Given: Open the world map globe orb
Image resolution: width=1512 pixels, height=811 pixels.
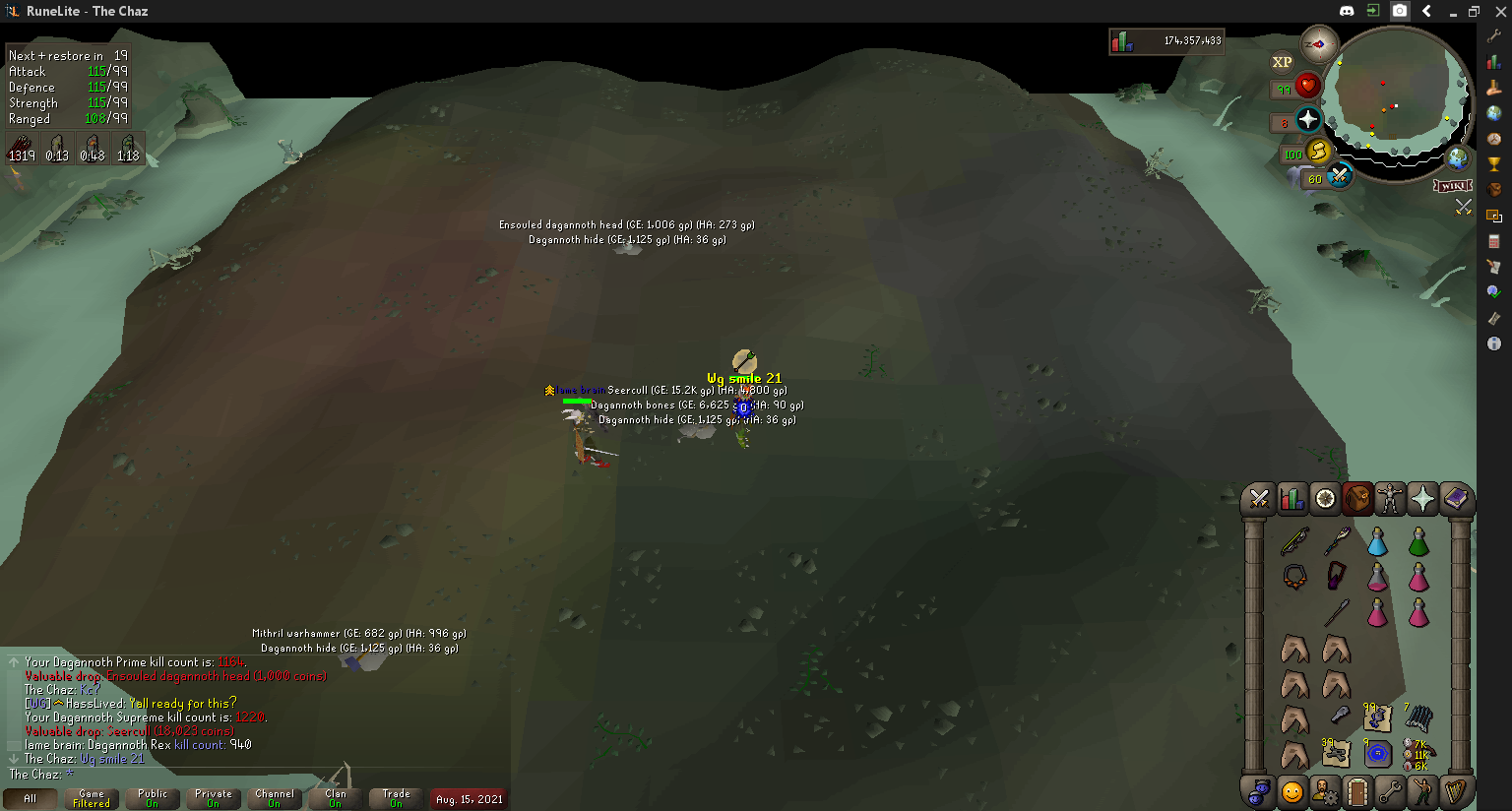Looking at the screenshot, I should [x=1458, y=157].
